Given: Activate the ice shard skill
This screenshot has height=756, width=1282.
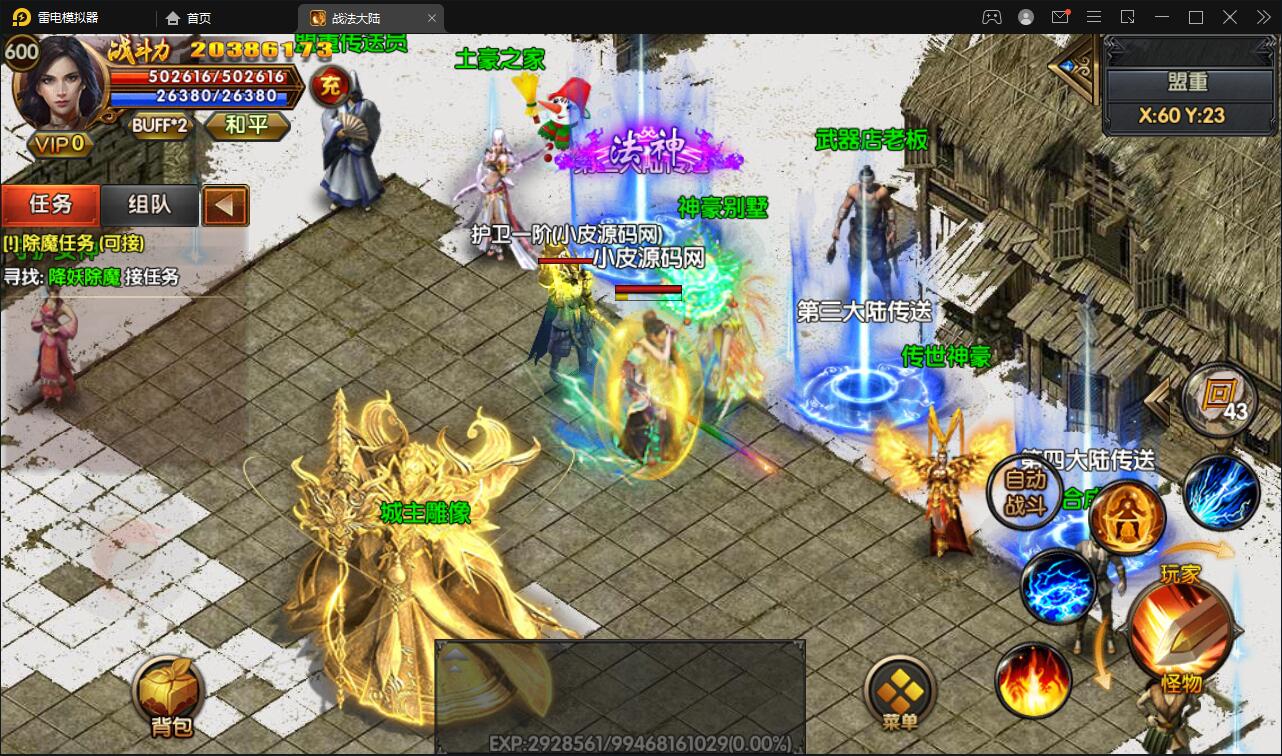Looking at the screenshot, I should point(1220,492).
